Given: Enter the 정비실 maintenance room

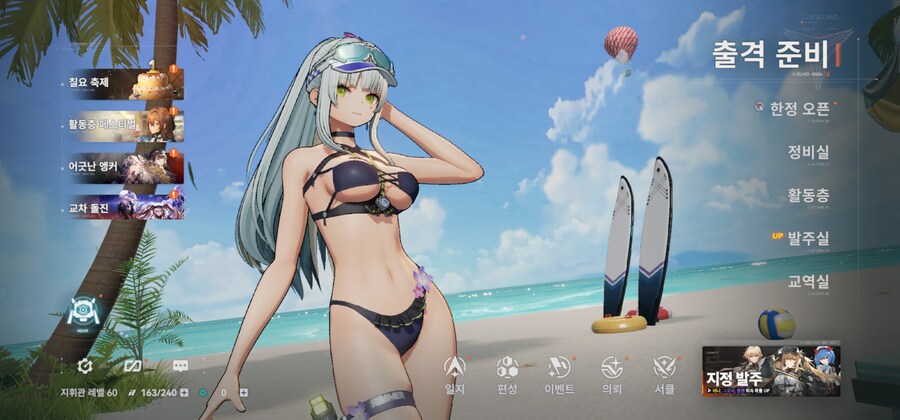Looking at the screenshot, I should 808,152.
